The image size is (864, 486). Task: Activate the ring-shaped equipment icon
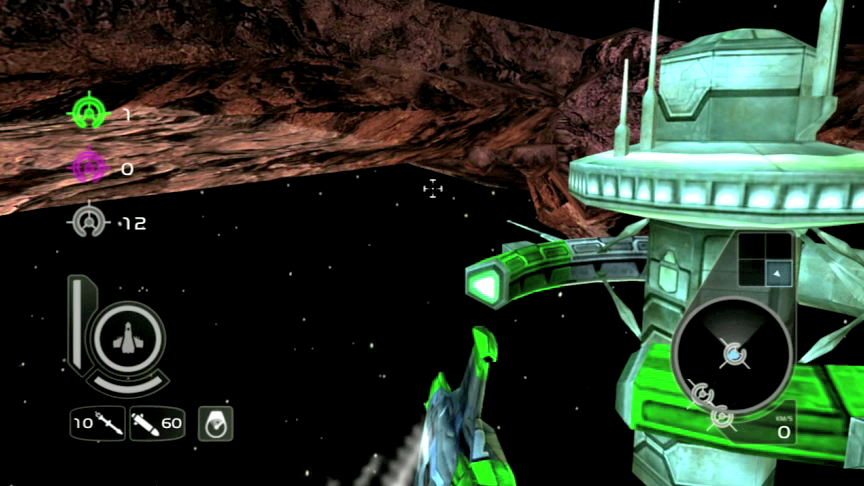pyautogui.click(x=215, y=423)
